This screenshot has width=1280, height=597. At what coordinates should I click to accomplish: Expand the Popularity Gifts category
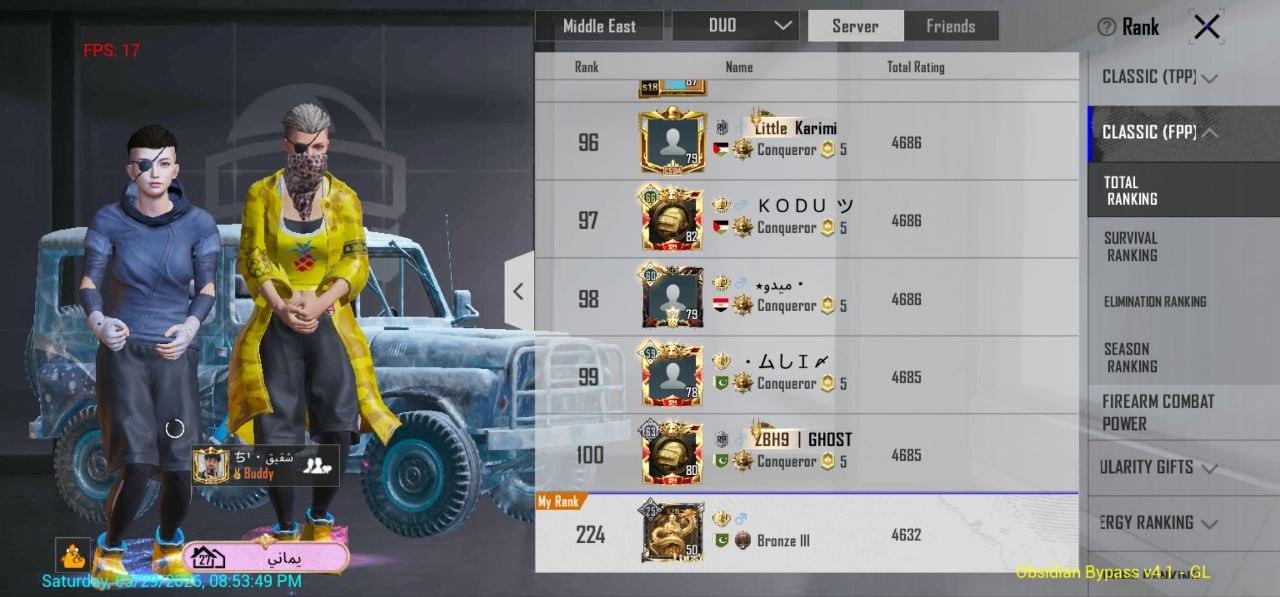click(1158, 467)
